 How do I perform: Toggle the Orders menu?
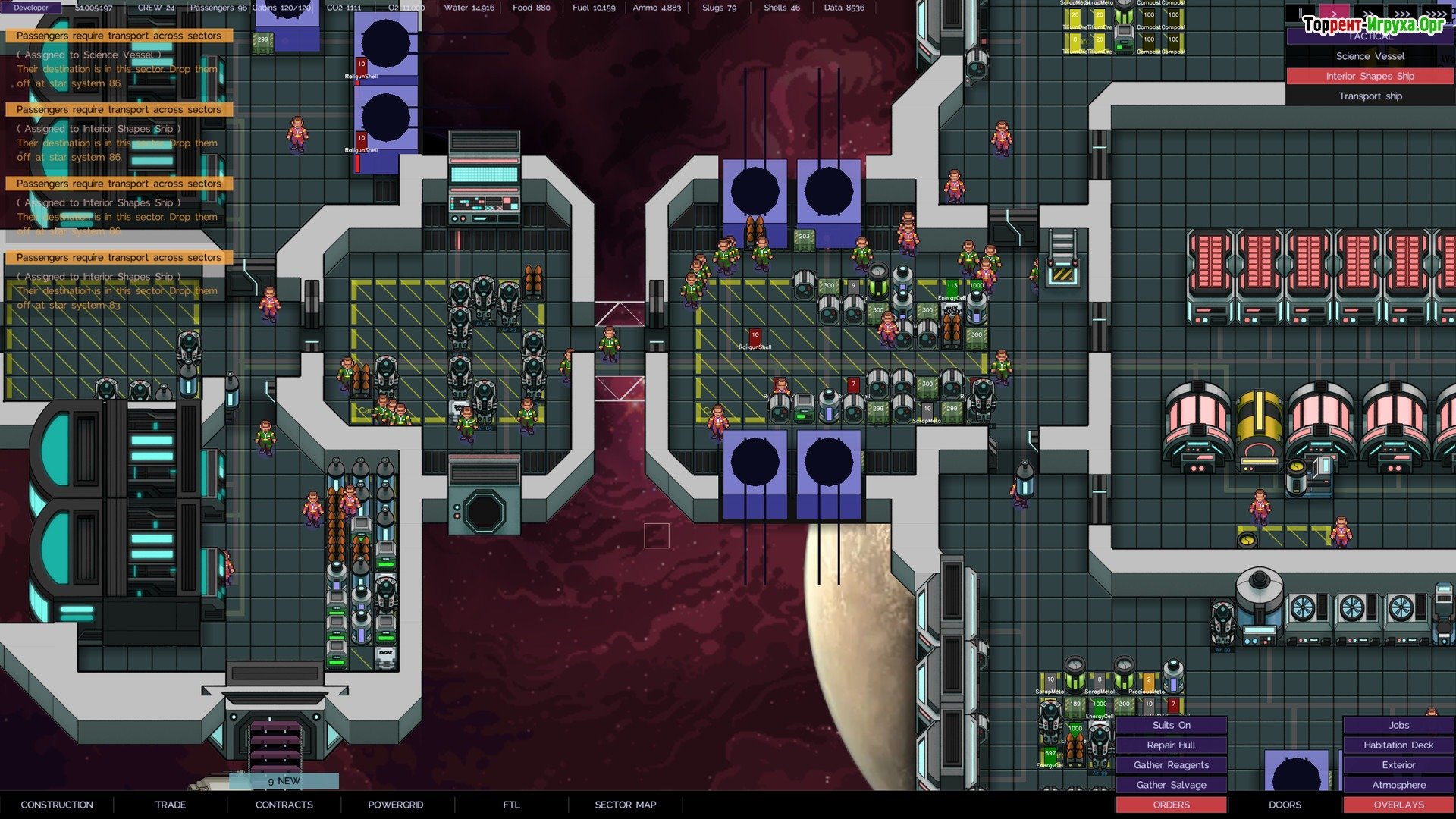tap(1172, 805)
